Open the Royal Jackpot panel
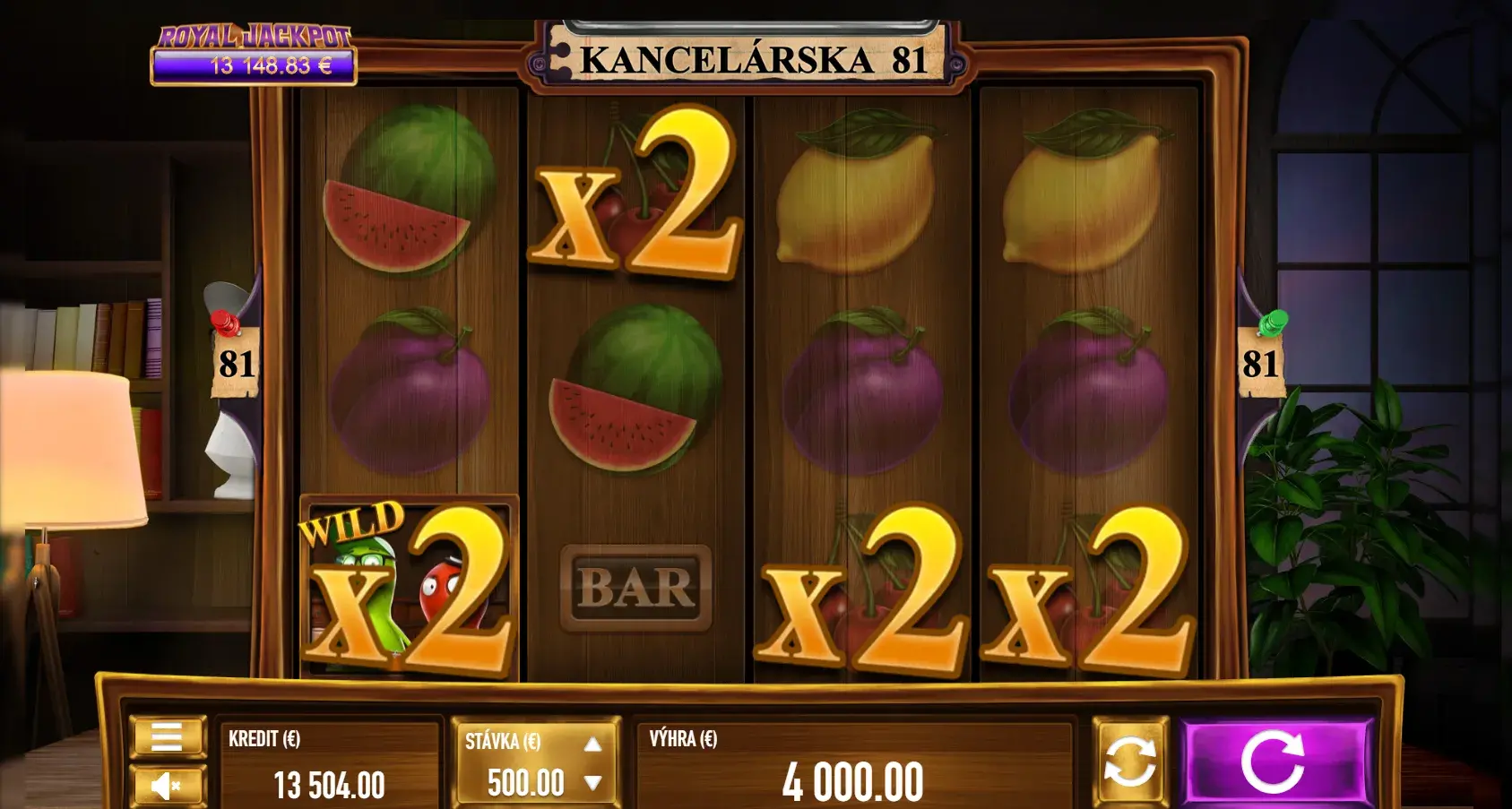The height and width of the screenshot is (809, 1512). pos(254,56)
